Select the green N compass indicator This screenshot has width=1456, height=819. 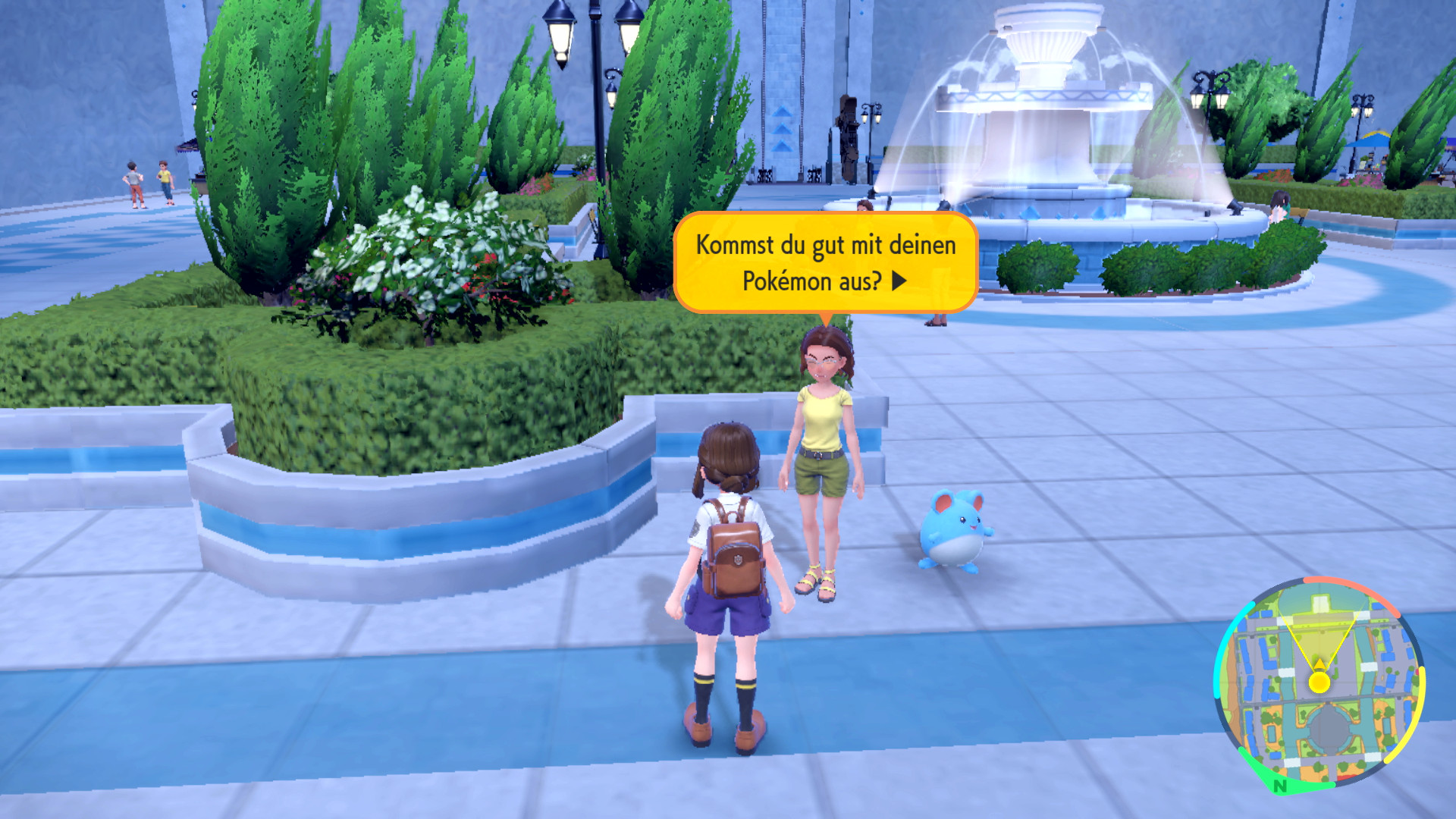[x=1280, y=786]
